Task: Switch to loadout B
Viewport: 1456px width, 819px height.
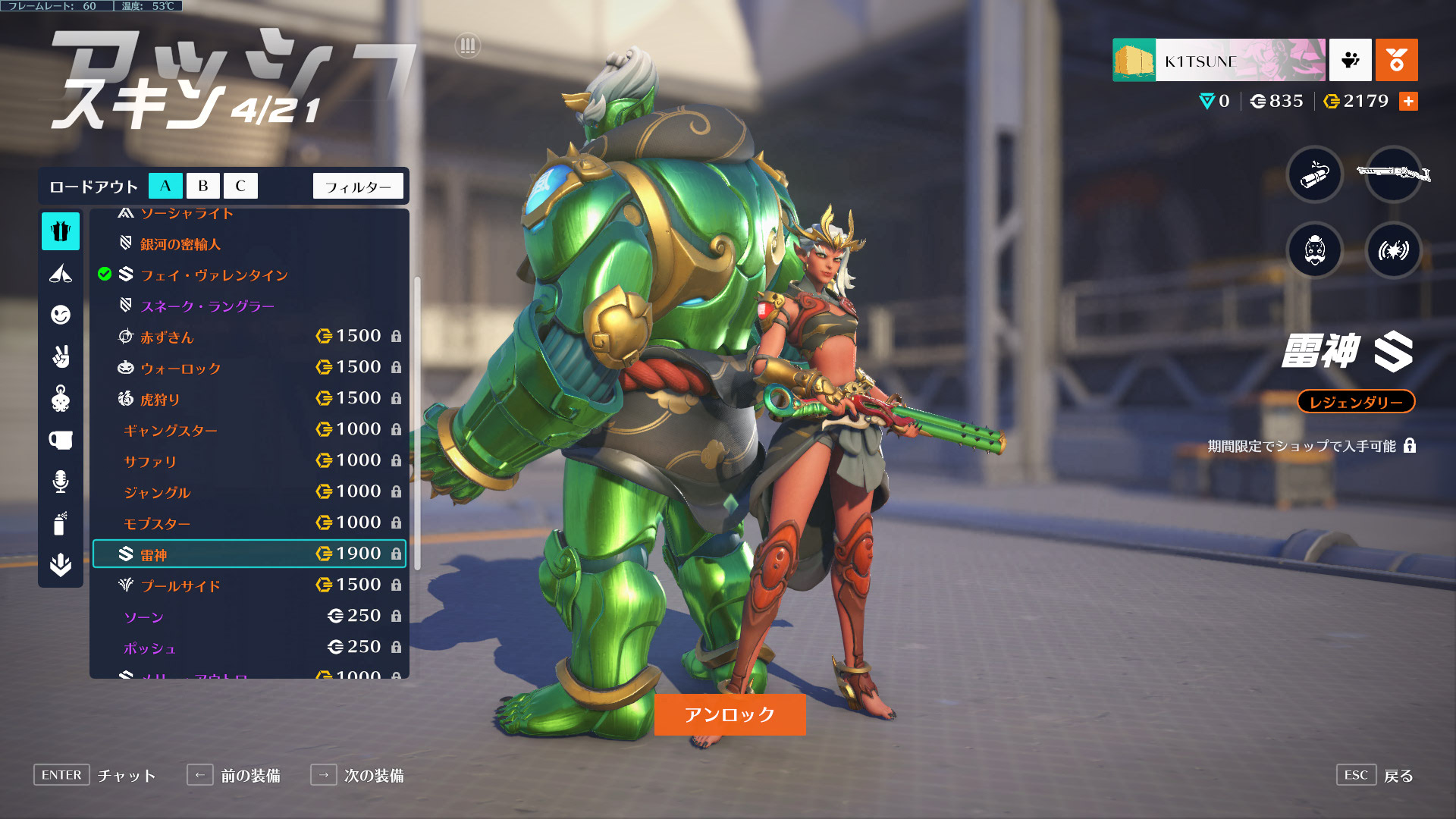Action: point(202,186)
